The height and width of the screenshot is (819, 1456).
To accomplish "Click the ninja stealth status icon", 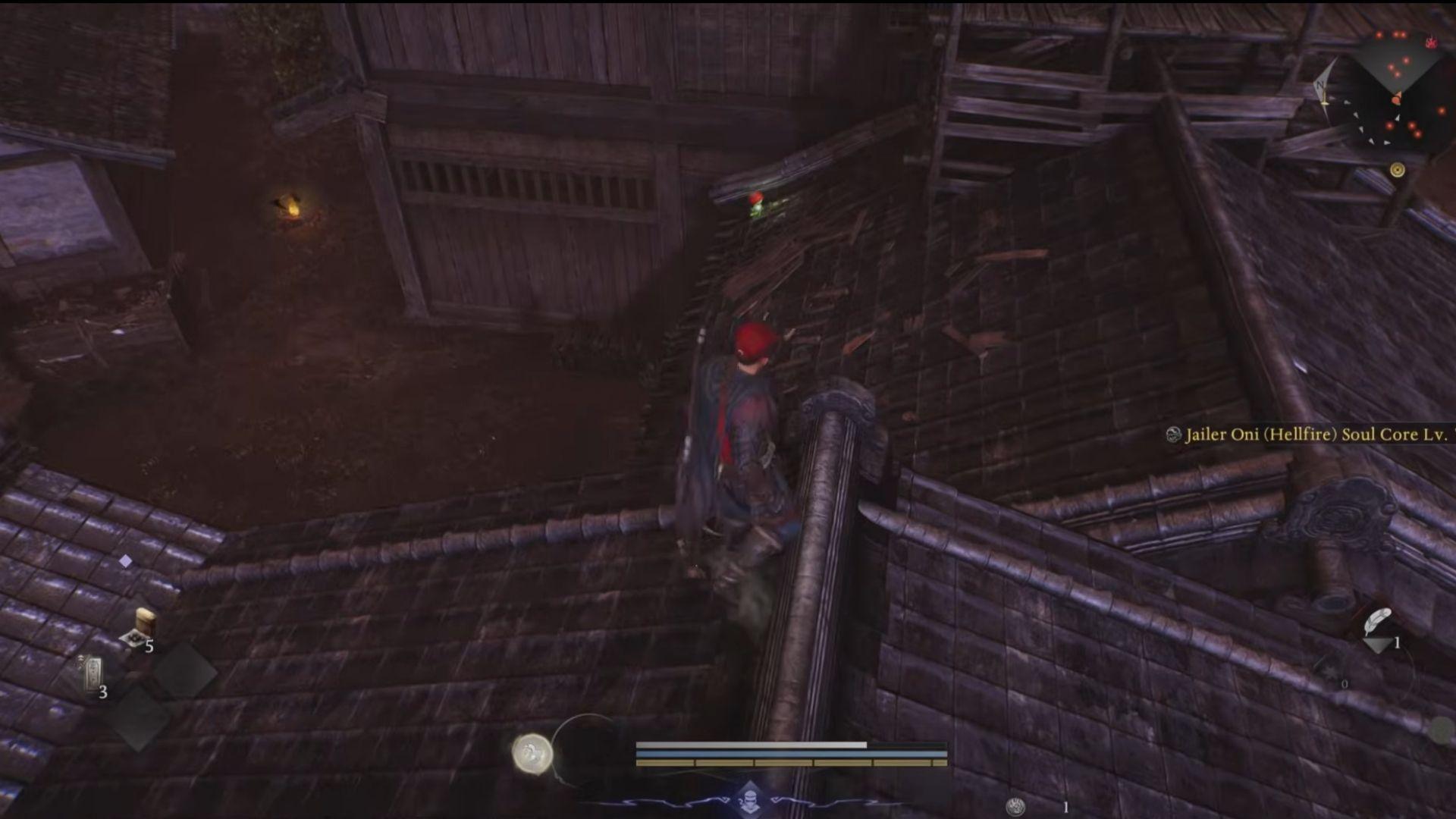I will 749,799.
